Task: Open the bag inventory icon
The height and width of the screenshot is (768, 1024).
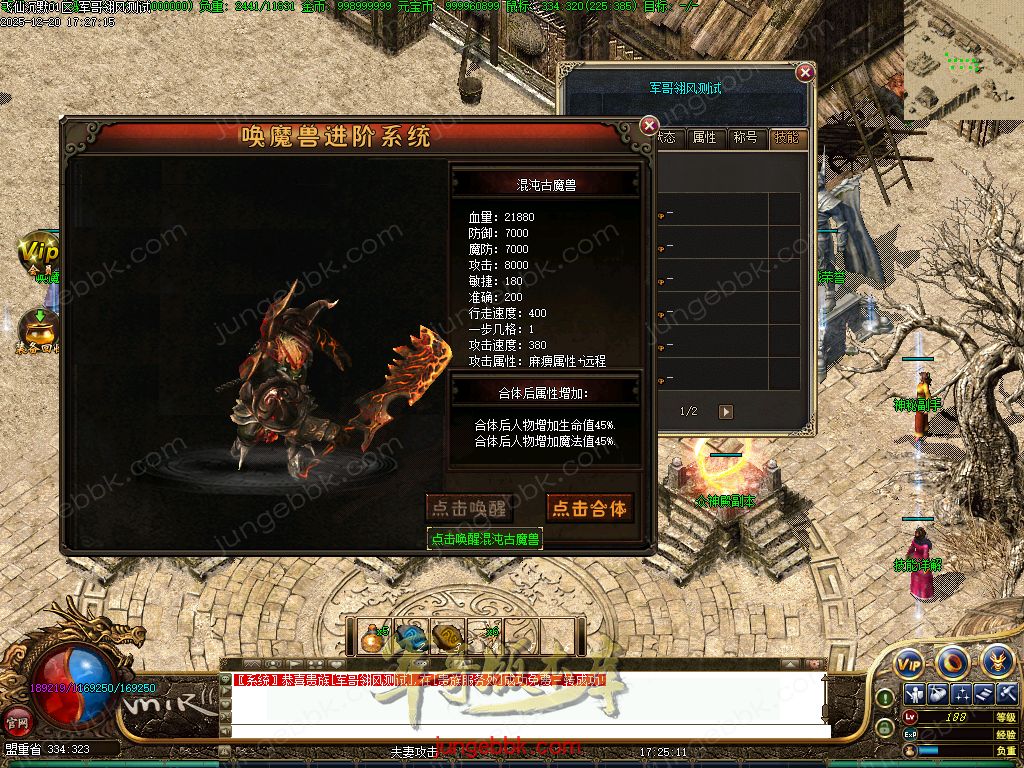Action: pos(937,695)
